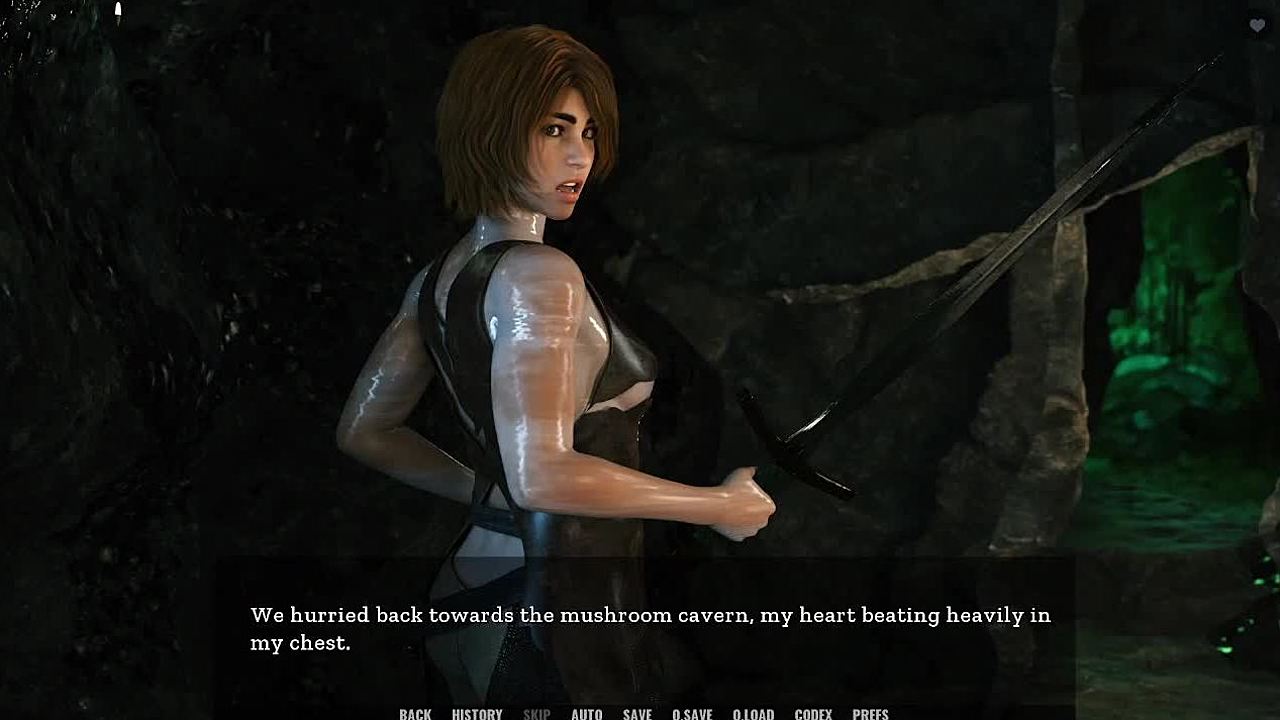Activate SKIP in the quick menu

click(x=537, y=713)
